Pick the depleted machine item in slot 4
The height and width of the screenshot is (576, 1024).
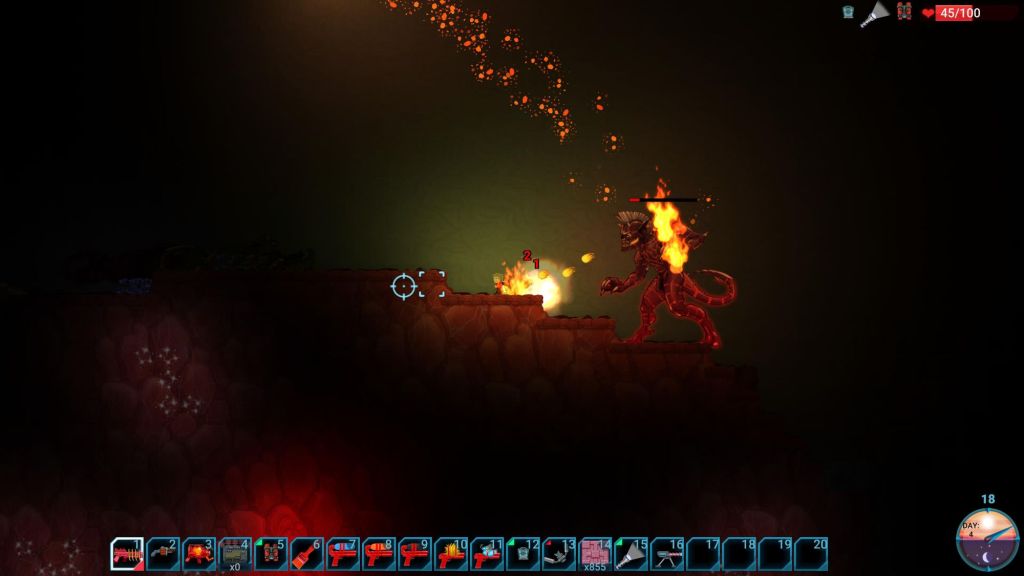(x=235, y=554)
